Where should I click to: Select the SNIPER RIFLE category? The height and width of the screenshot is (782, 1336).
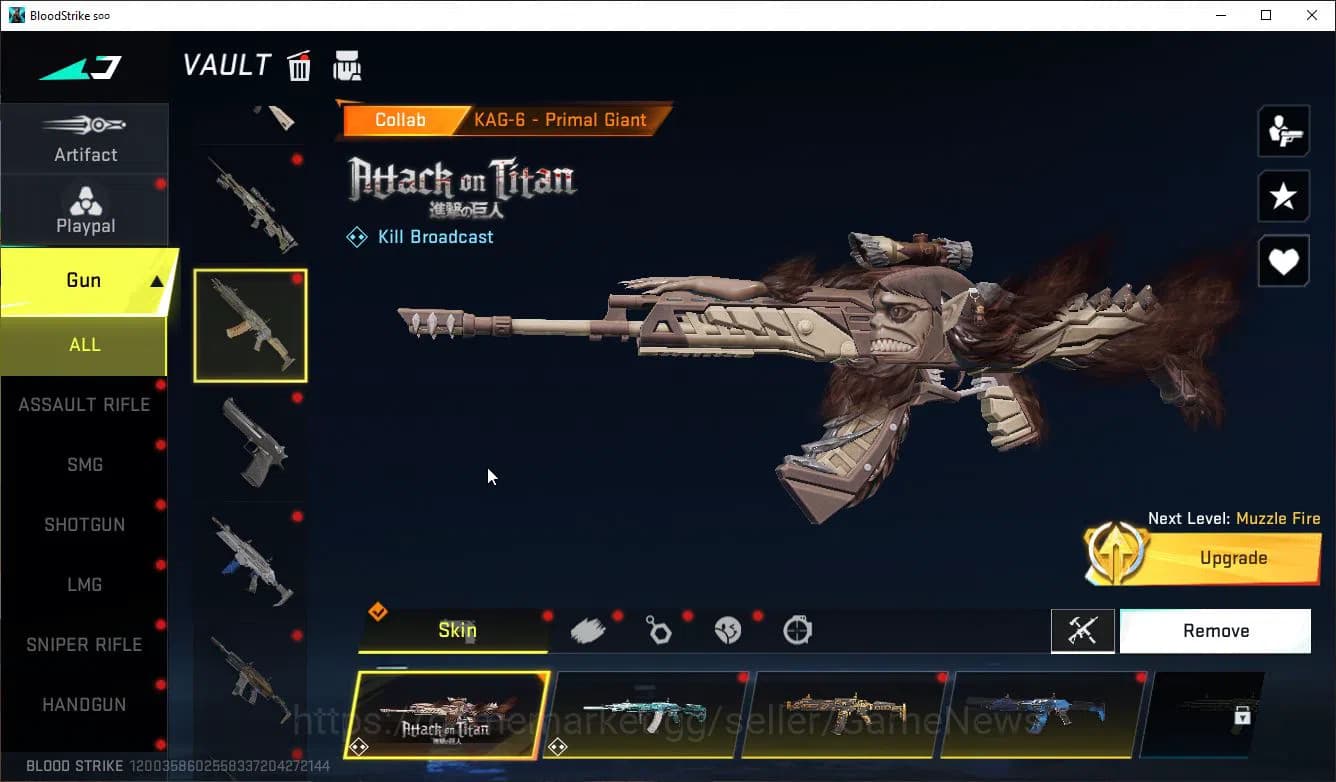pos(85,644)
